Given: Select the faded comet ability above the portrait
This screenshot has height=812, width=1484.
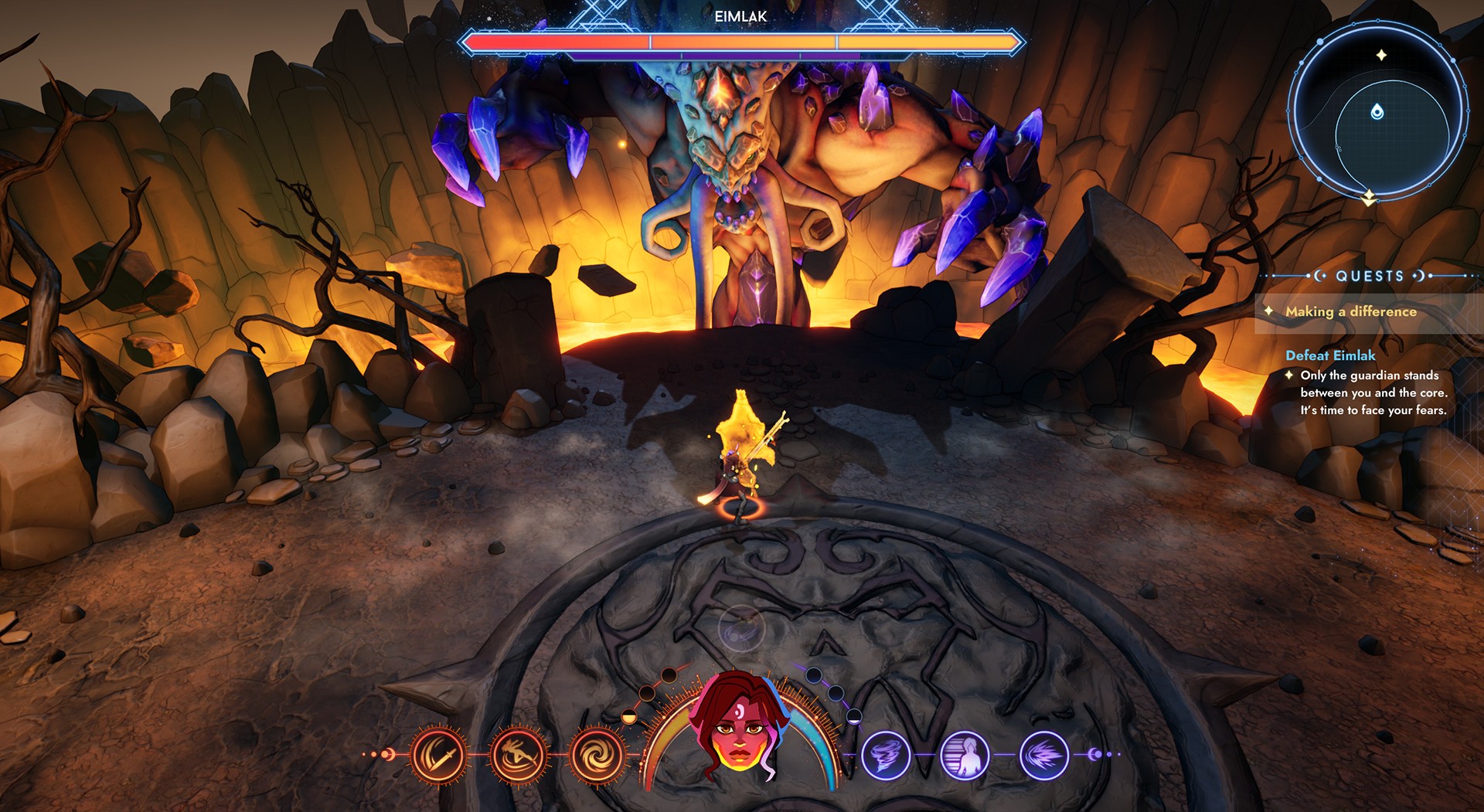Looking at the screenshot, I should click(741, 628).
